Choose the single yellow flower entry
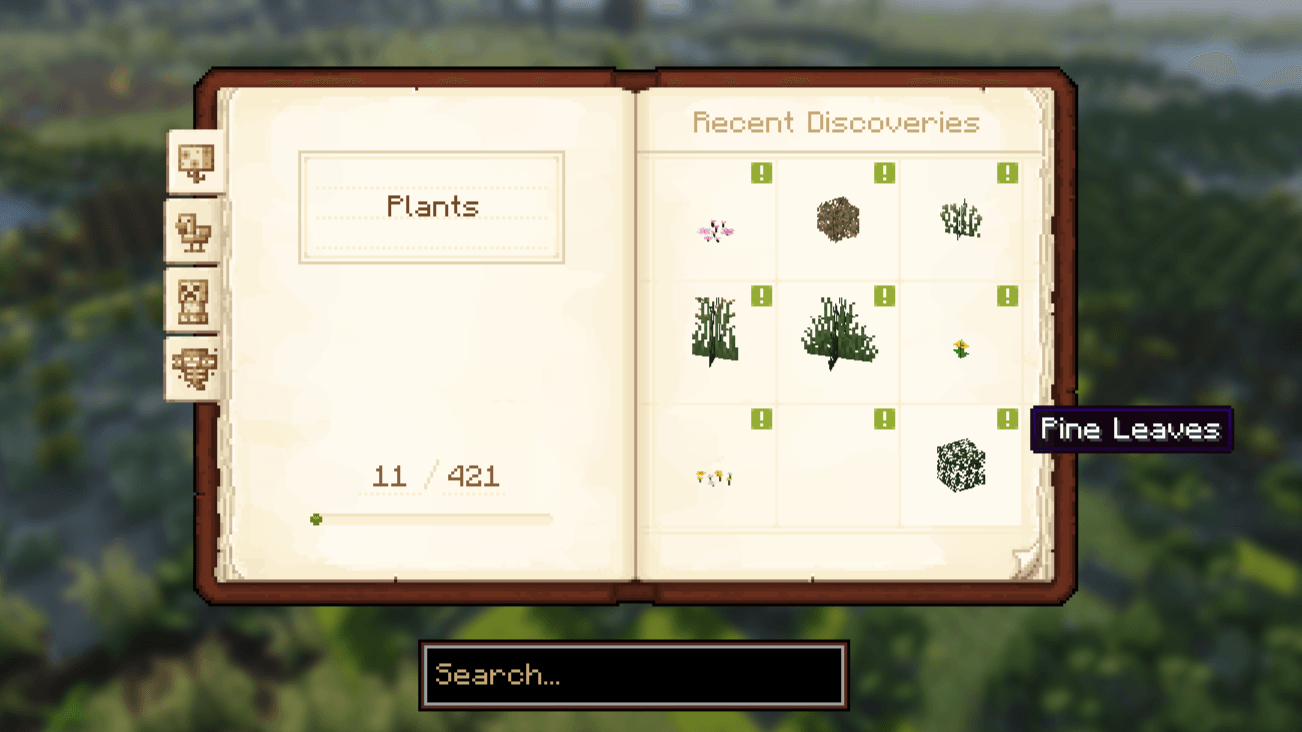 point(961,348)
